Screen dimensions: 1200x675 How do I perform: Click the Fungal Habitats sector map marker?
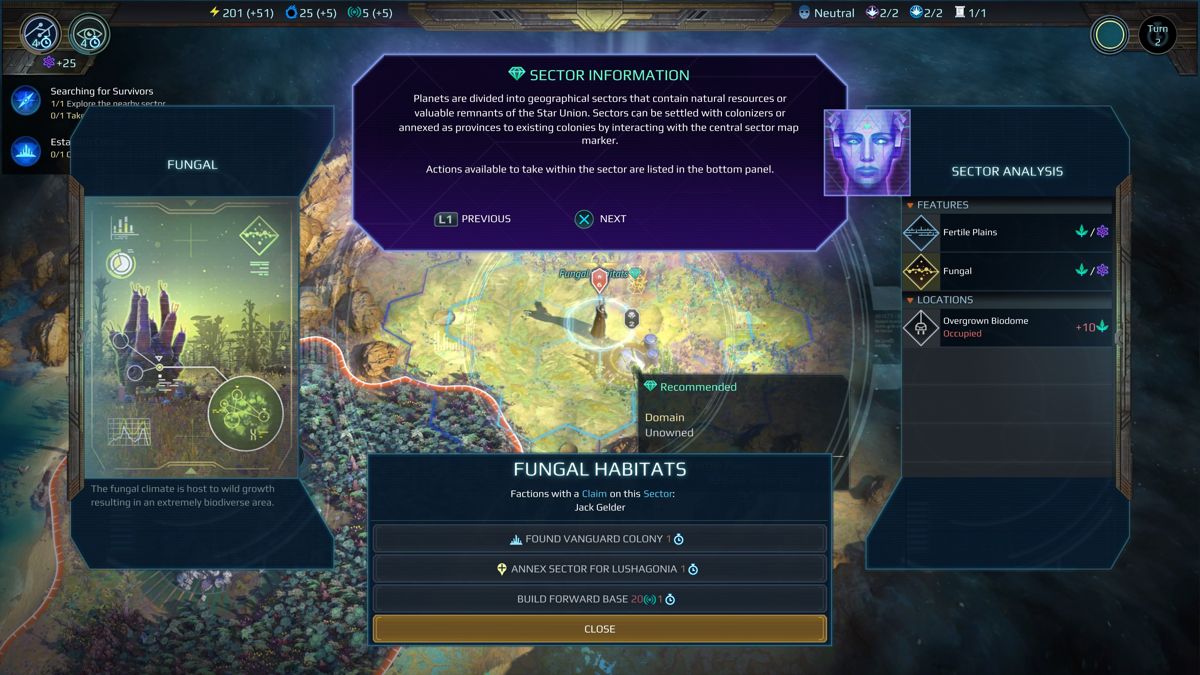(x=599, y=279)
